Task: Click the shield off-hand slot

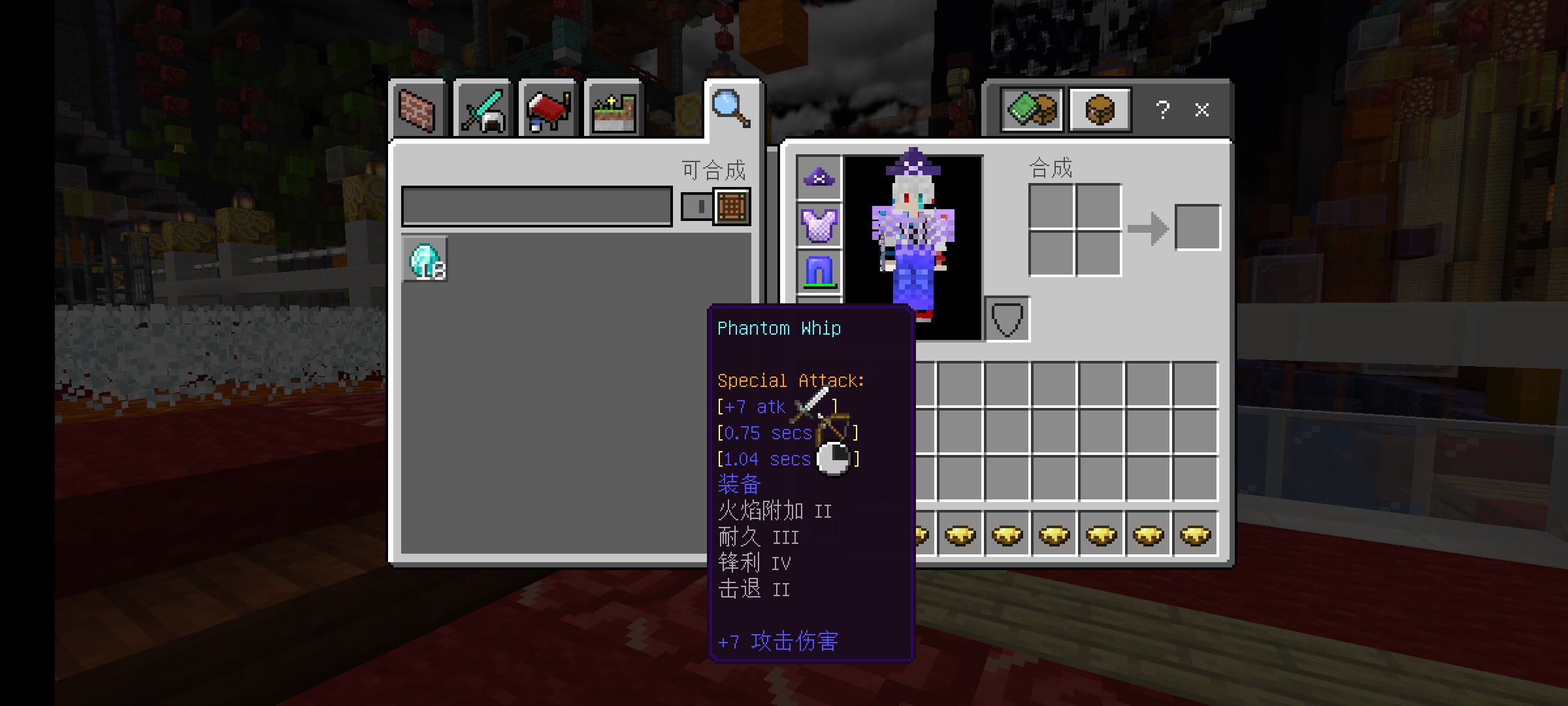Action: point(1007,319)
